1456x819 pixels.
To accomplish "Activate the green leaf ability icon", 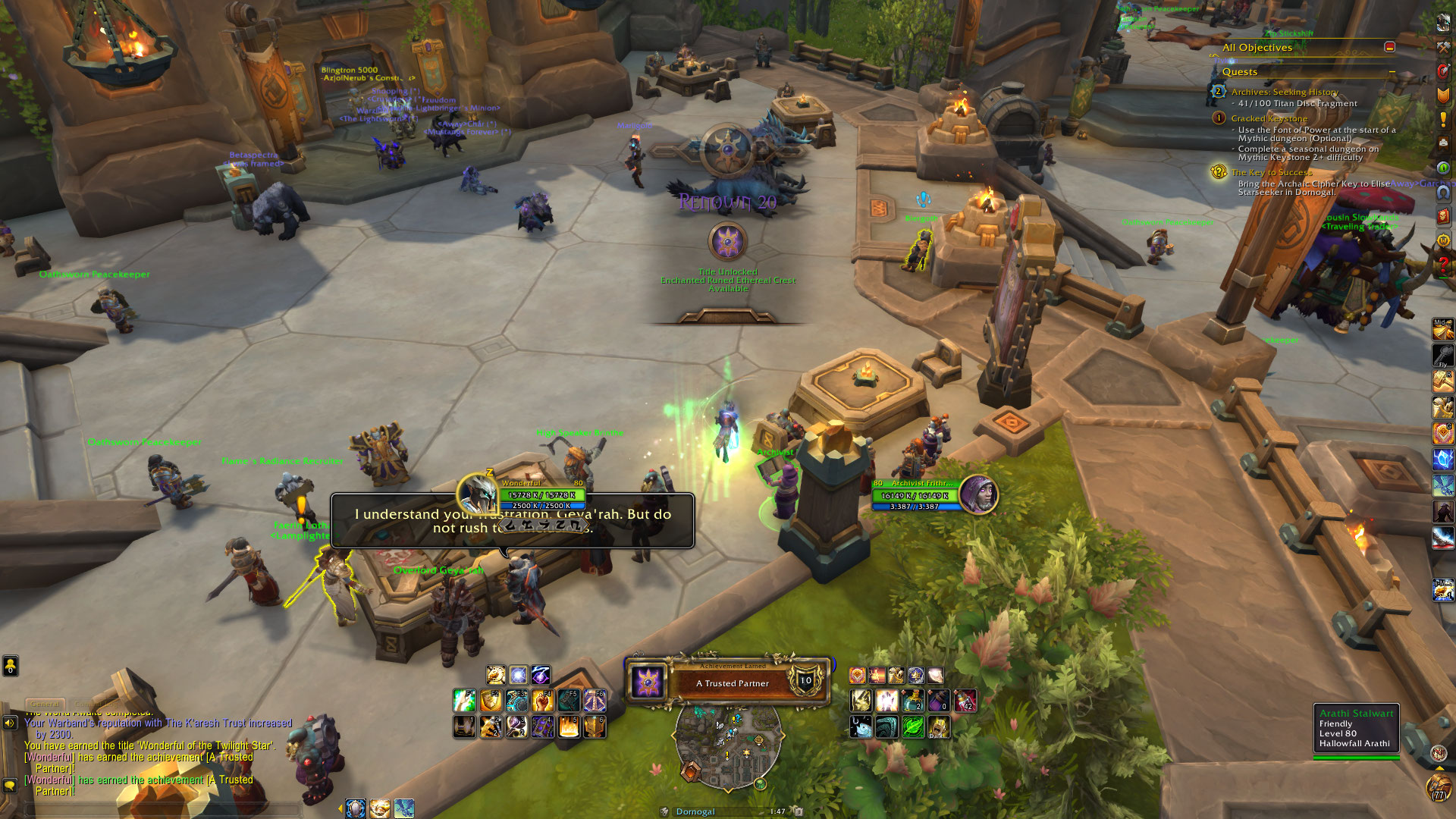I will pos(912,726).
